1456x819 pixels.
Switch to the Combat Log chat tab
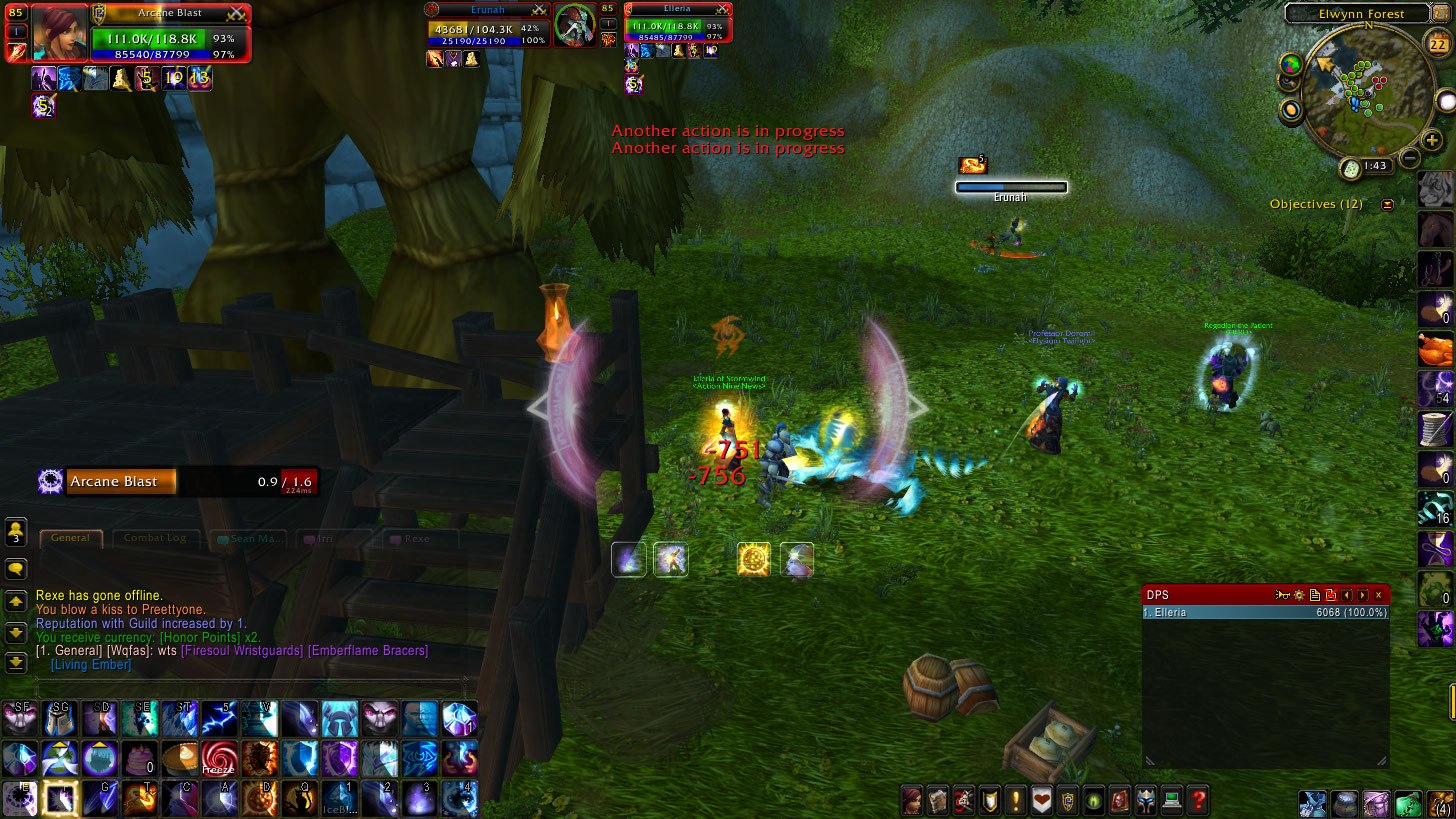154,538
